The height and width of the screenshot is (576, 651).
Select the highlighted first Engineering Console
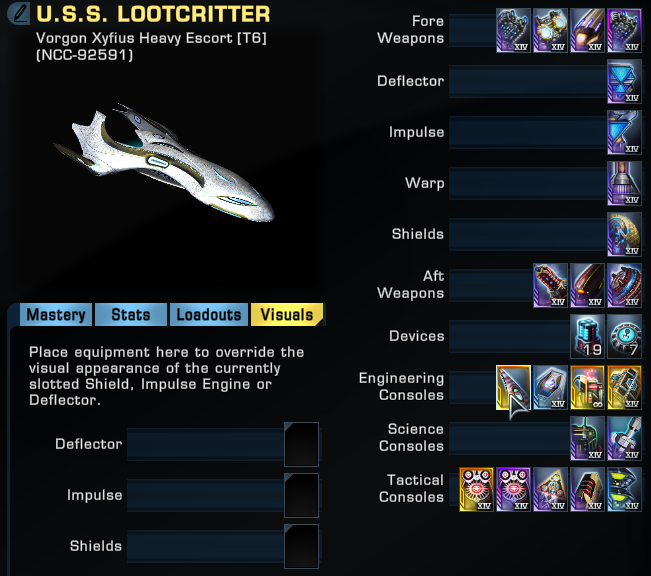[513, 387]
